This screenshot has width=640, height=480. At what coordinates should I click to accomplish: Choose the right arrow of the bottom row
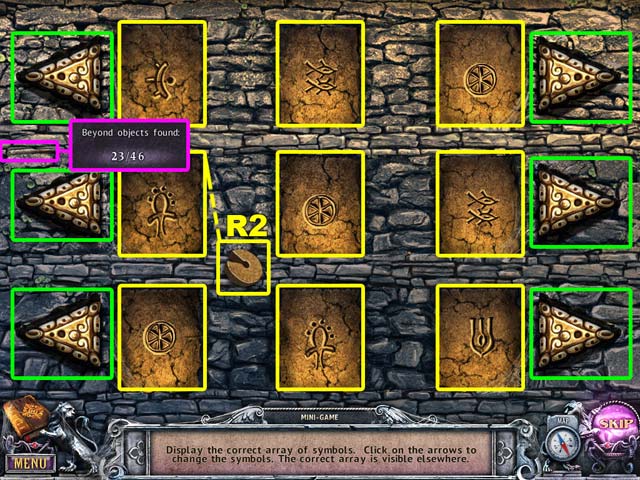(578, 334)
